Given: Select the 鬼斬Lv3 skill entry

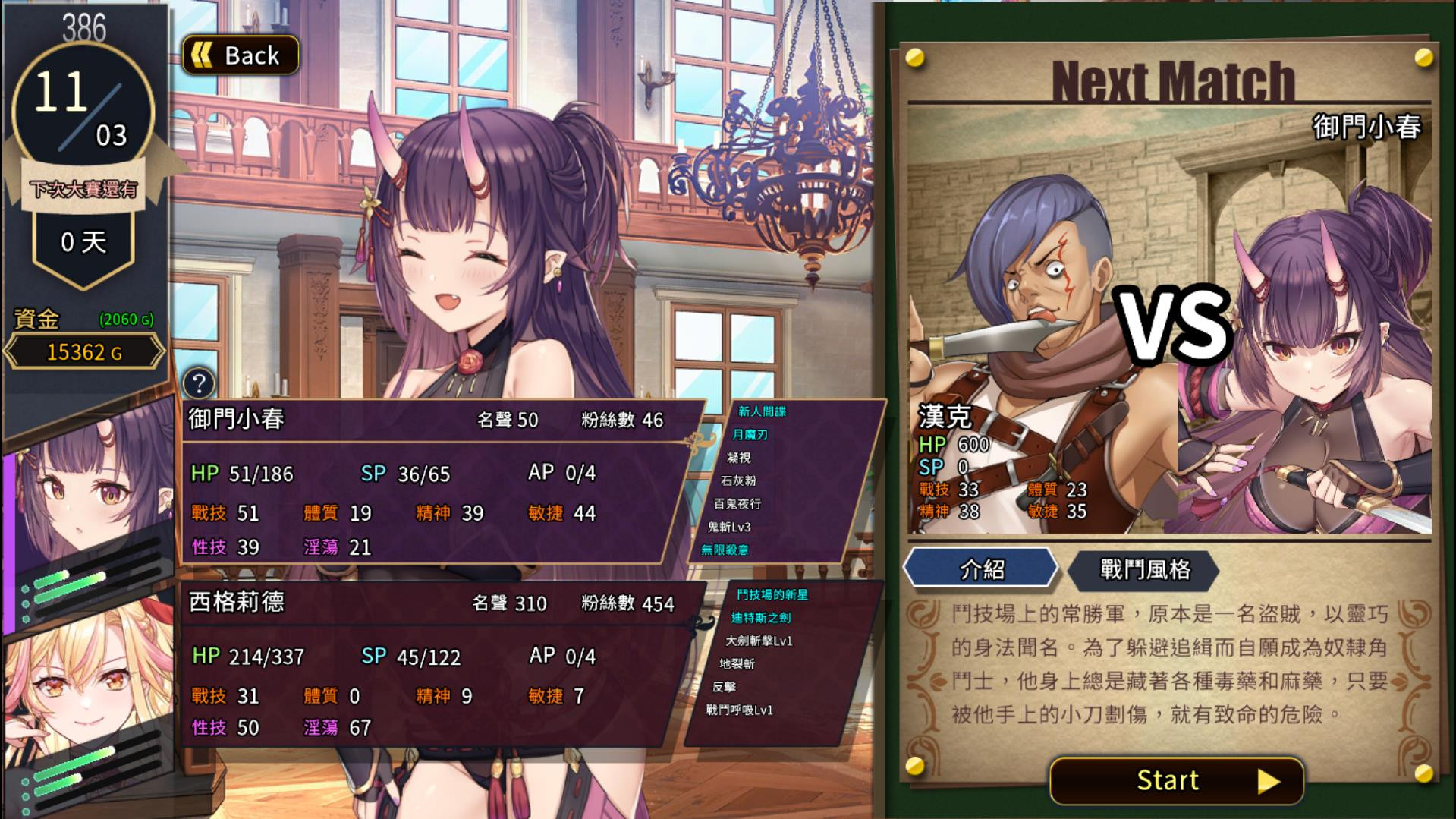Looking at the screenshot, I should point(729,527).
